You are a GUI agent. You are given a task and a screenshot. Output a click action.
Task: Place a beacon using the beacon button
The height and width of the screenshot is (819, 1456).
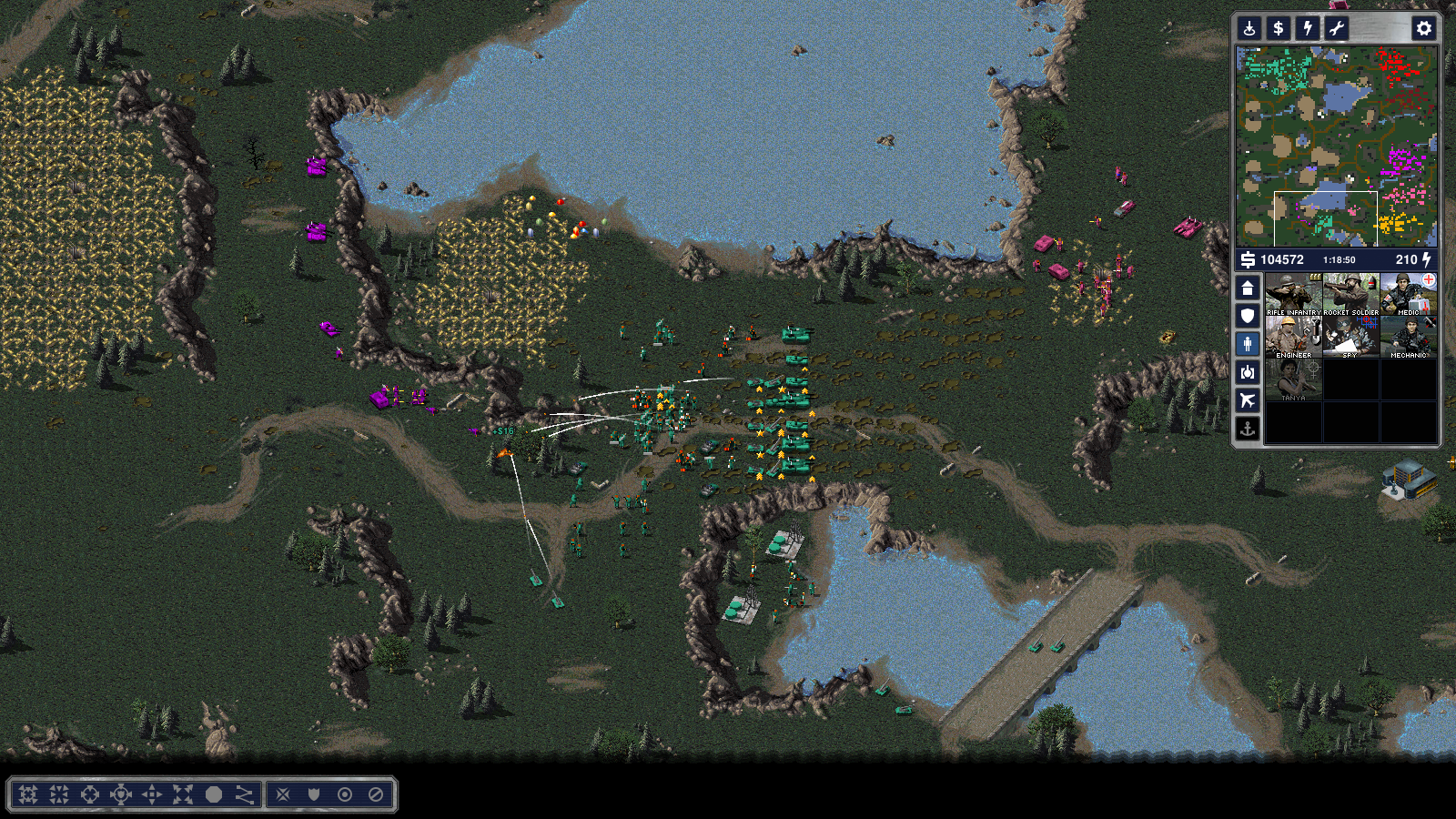pos(1249,28)
